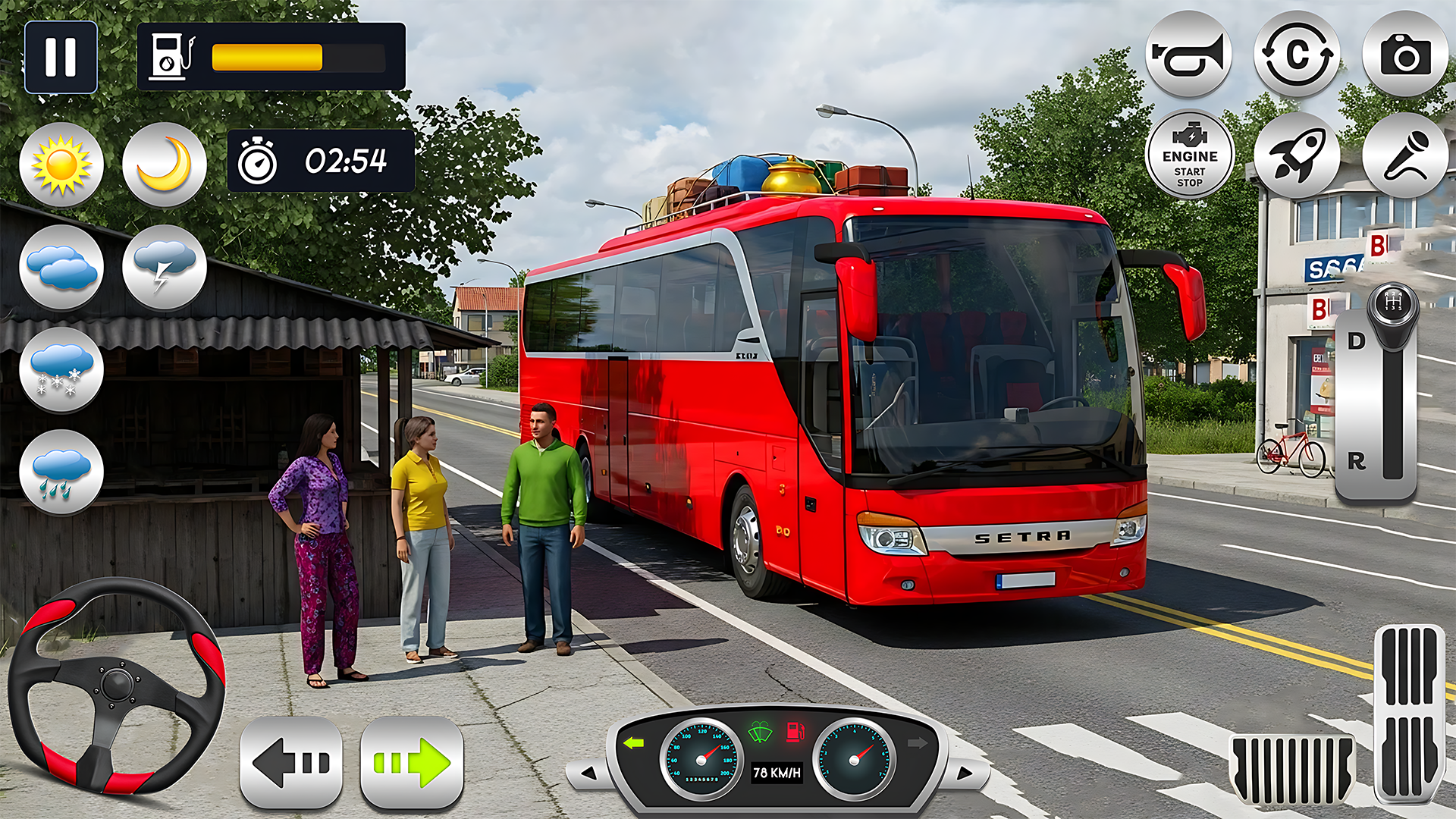Toggle the Engine Start Stop button
This screenshot has width=1456, height=819.
tap(1189, 155)
